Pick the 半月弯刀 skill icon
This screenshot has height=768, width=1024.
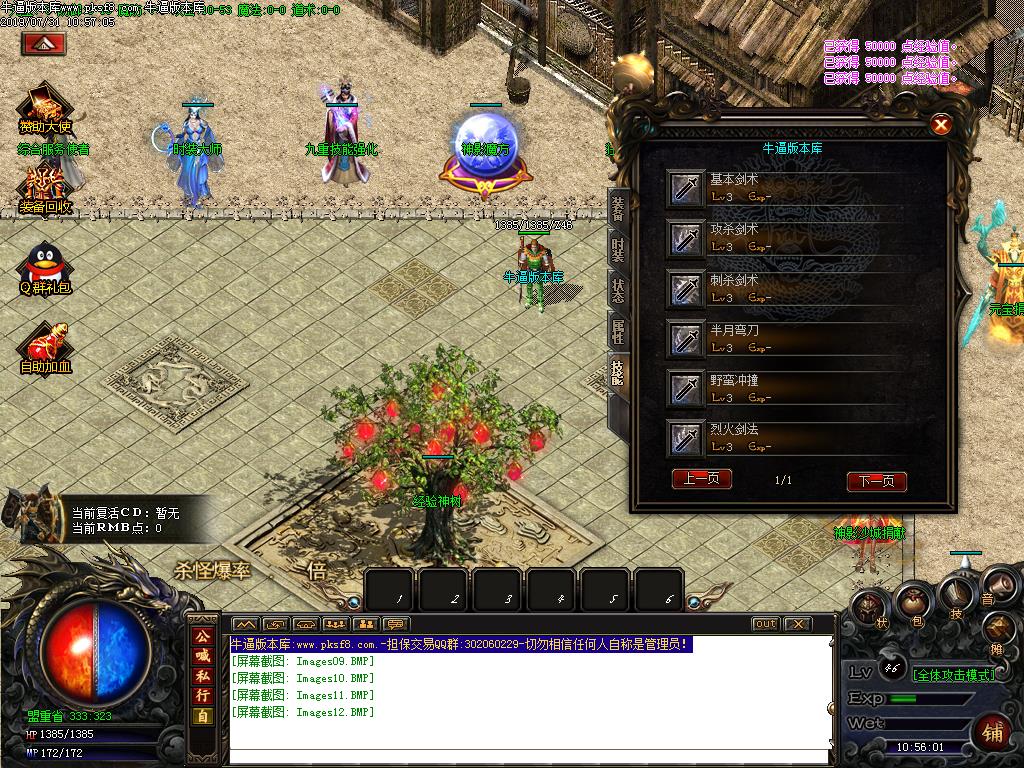click(686, 339)
